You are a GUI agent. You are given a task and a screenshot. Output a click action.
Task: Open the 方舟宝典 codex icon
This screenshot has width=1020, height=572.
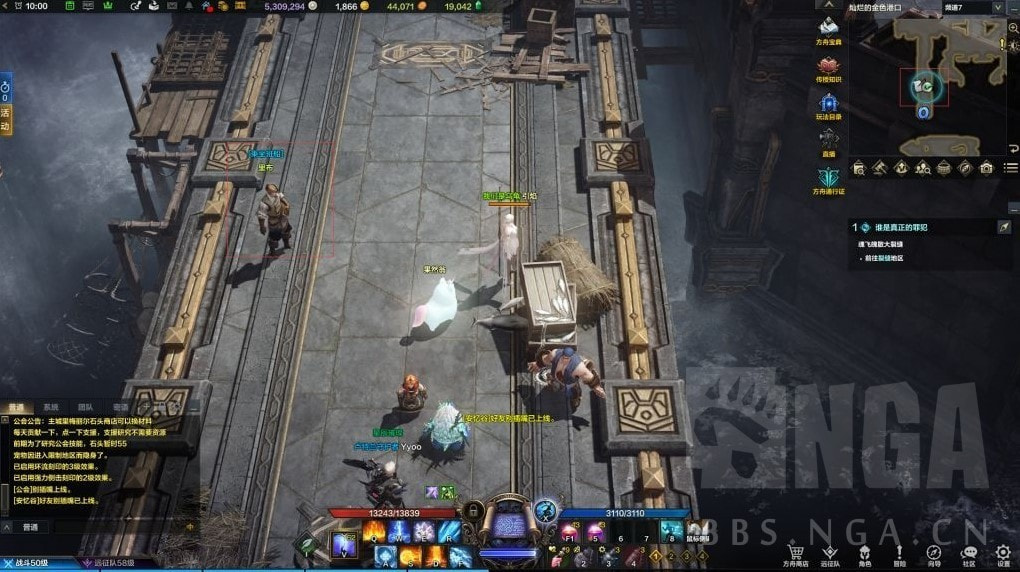point(828,31)
